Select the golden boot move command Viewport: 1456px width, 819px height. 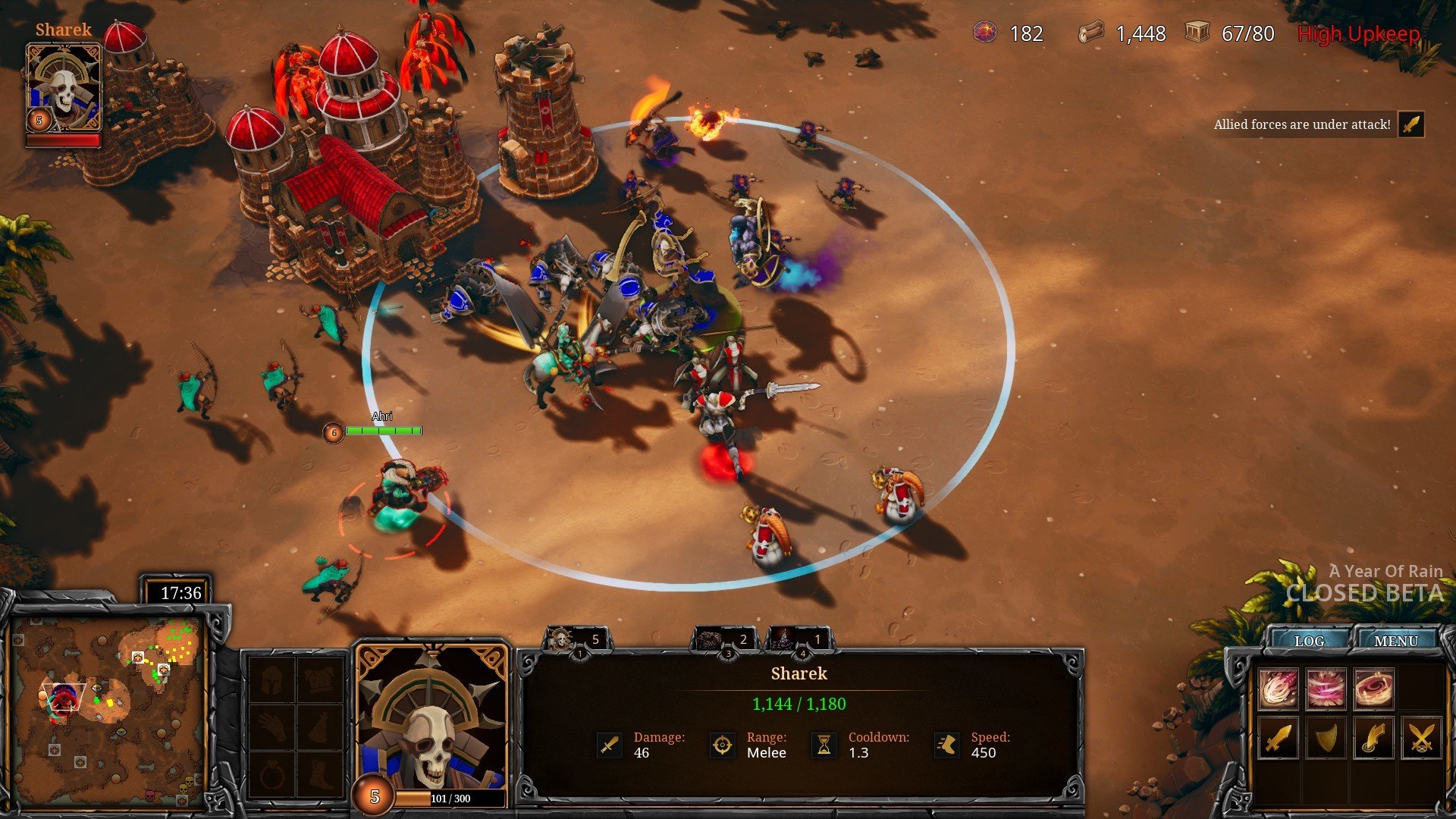click(1373, 737)
